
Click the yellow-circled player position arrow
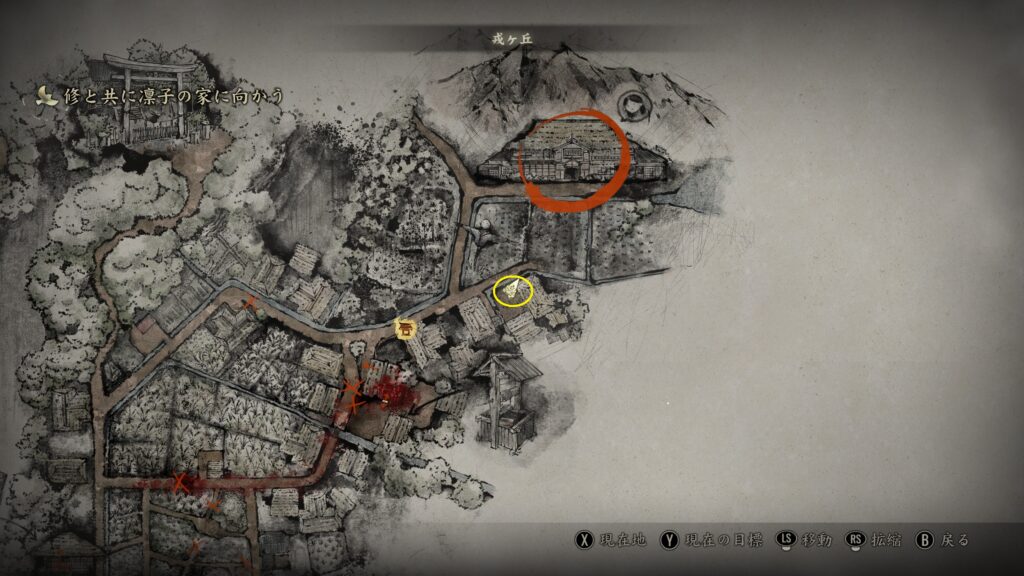coord(514,291)
